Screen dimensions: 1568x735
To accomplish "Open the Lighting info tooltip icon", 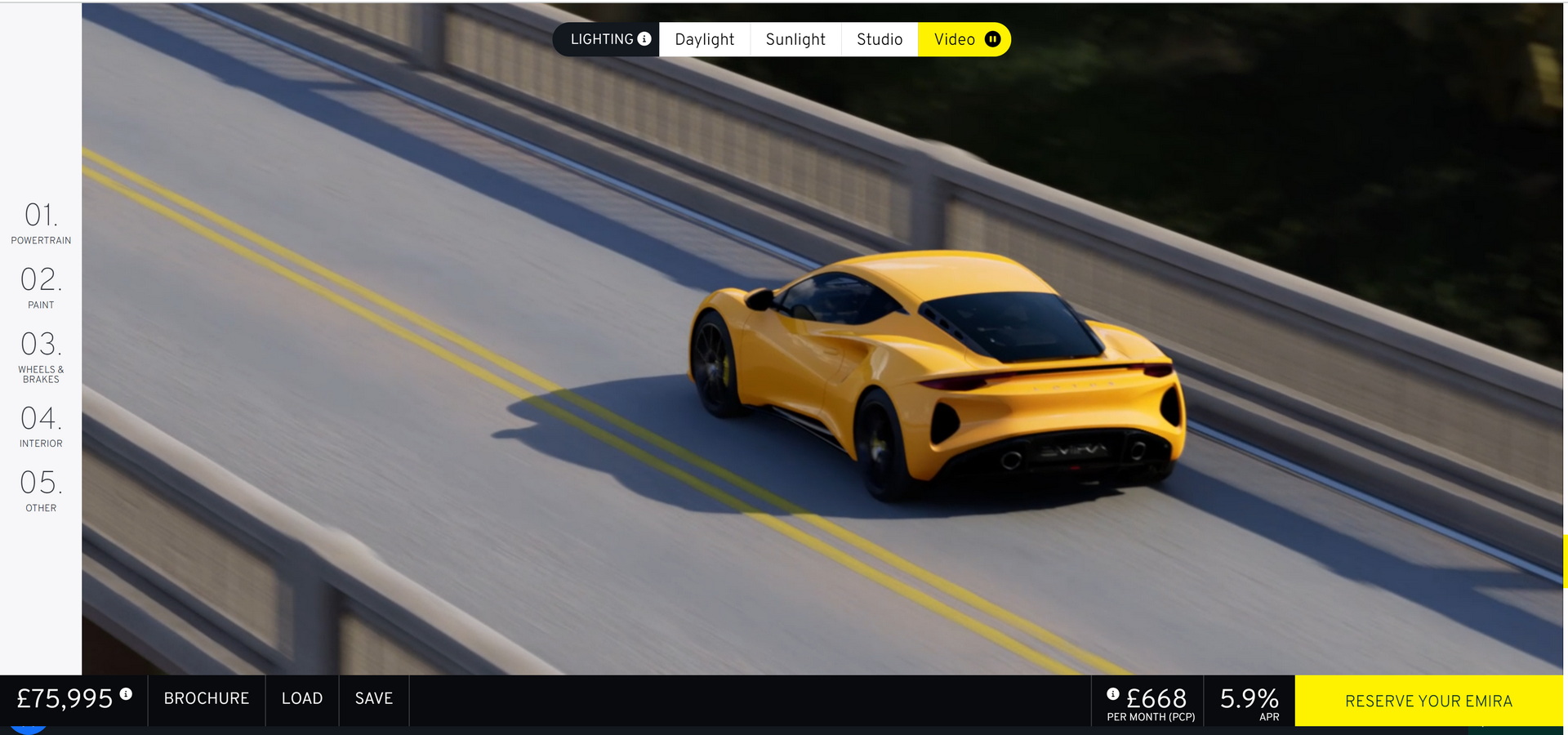I will pos(644,38).
